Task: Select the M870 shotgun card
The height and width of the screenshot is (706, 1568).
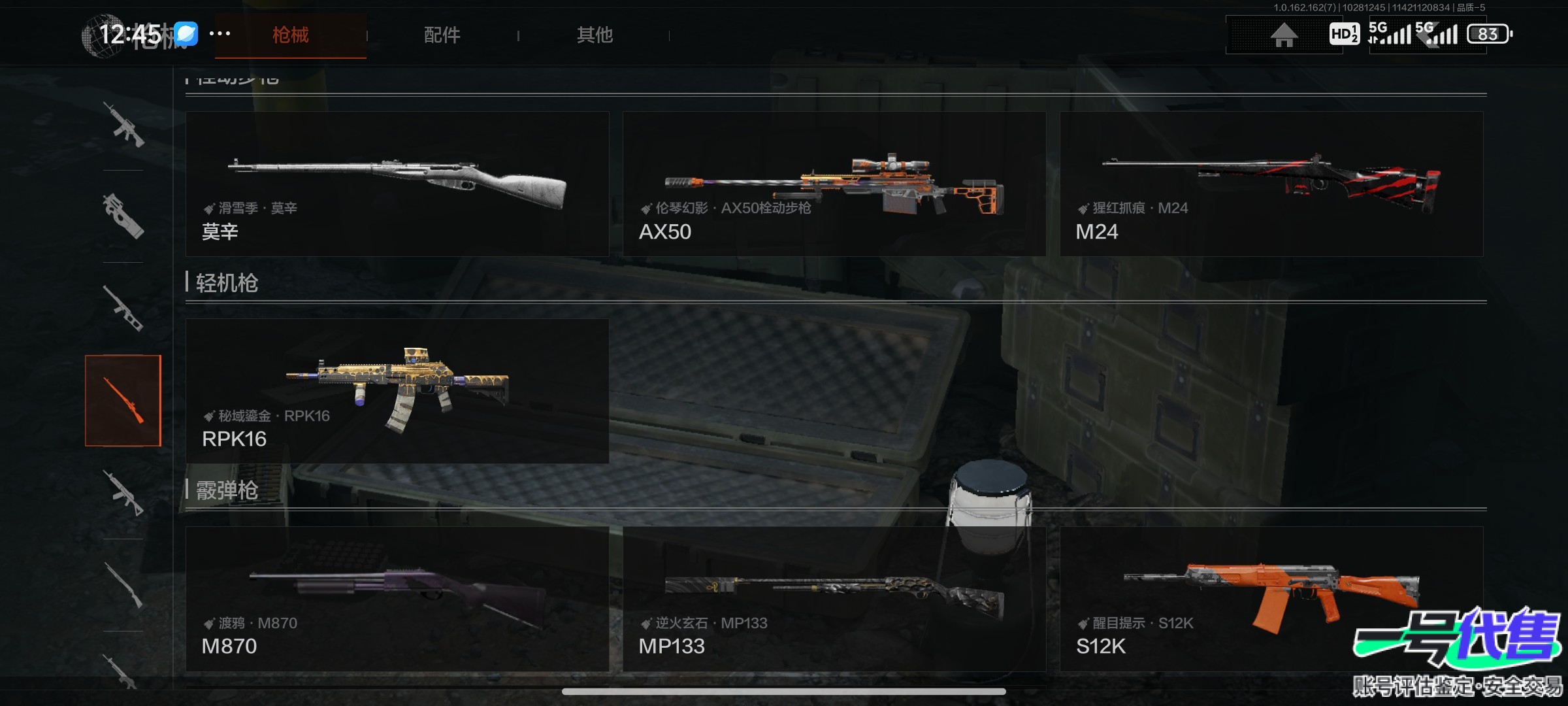Action: (x=397, y=599)
